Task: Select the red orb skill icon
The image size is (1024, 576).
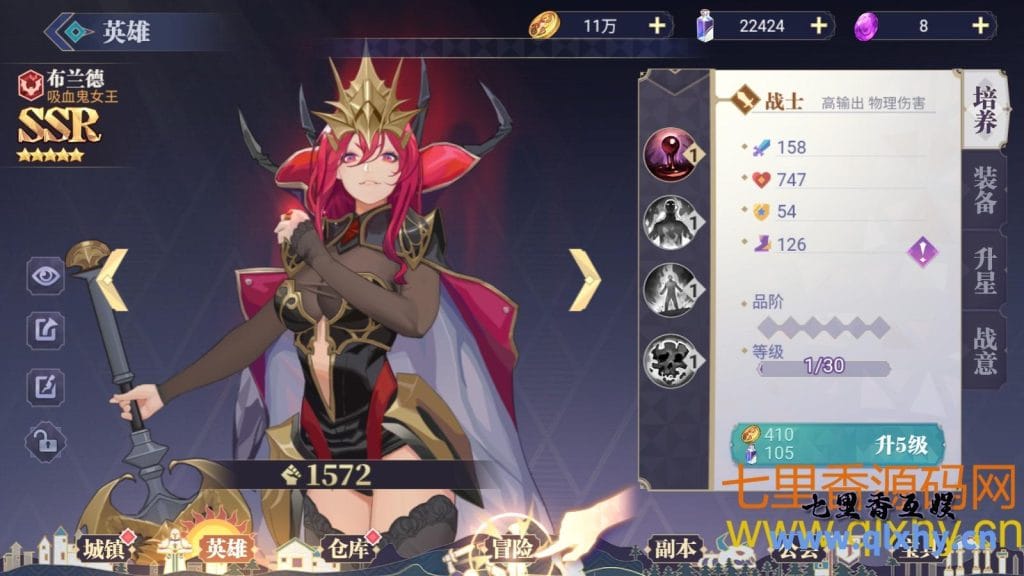Action: 669,155
